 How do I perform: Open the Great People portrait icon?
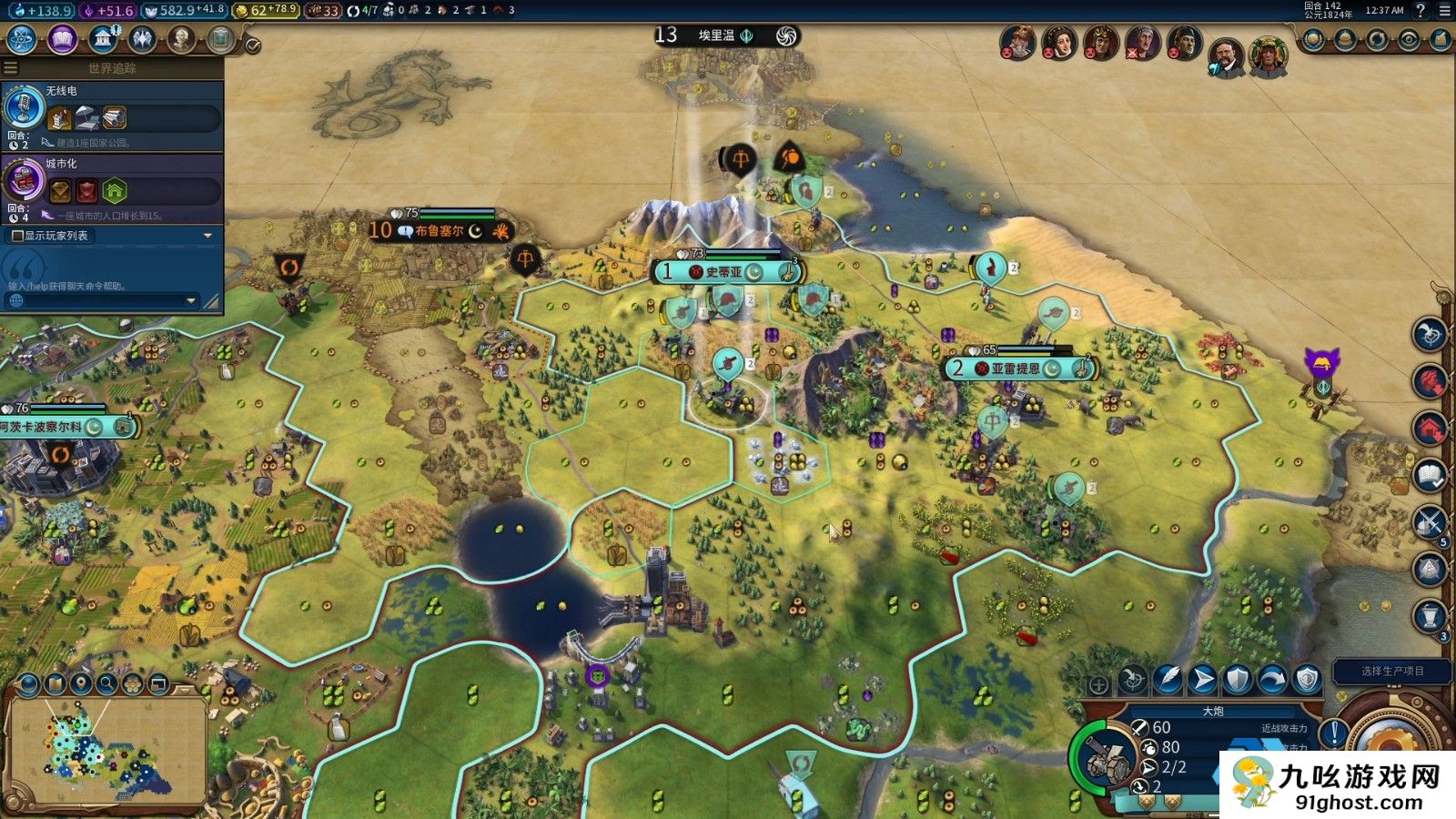click(x=182, y=39)
